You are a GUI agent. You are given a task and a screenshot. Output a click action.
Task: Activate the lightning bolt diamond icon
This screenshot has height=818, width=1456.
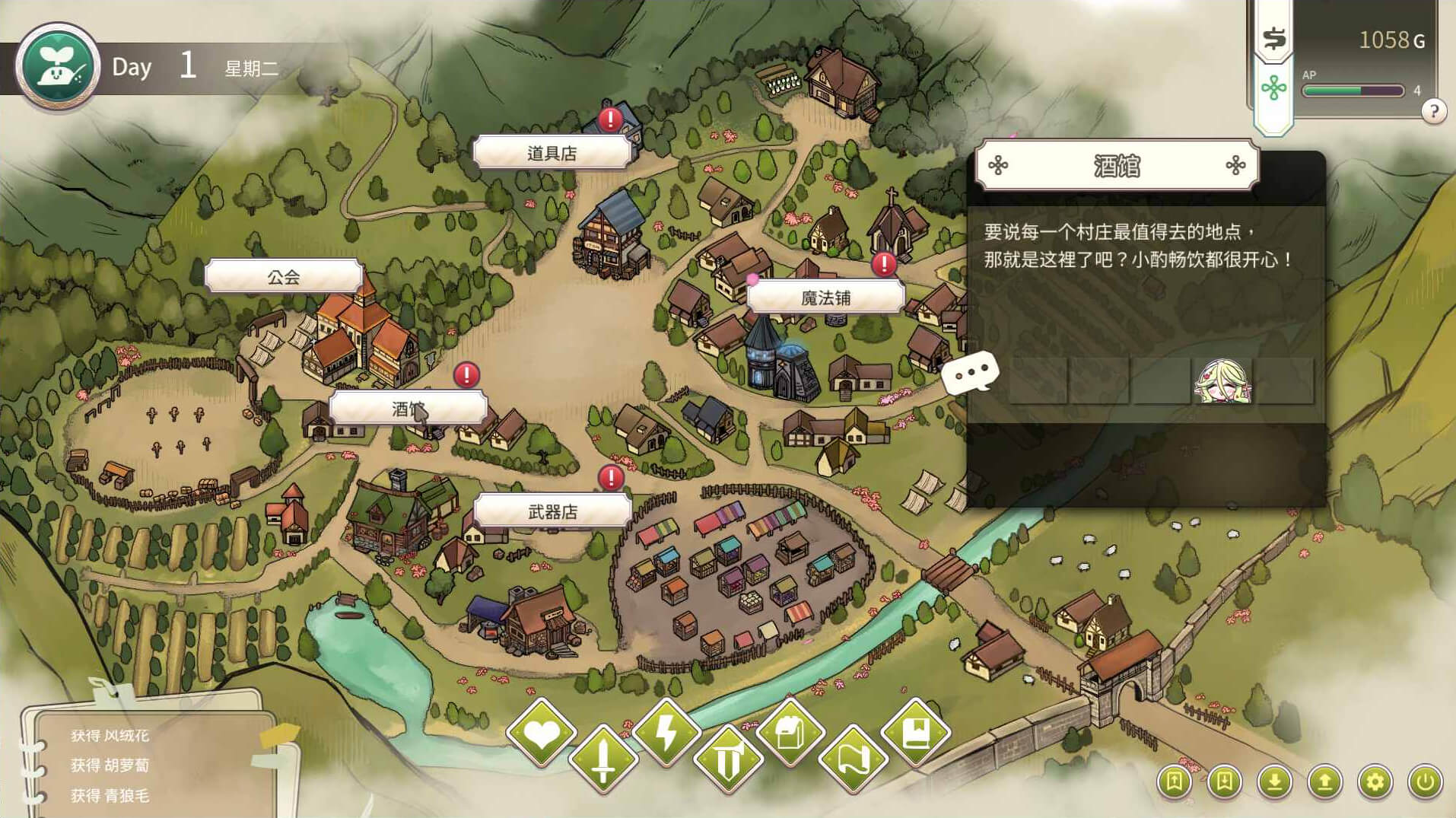[x=666, y=734]
